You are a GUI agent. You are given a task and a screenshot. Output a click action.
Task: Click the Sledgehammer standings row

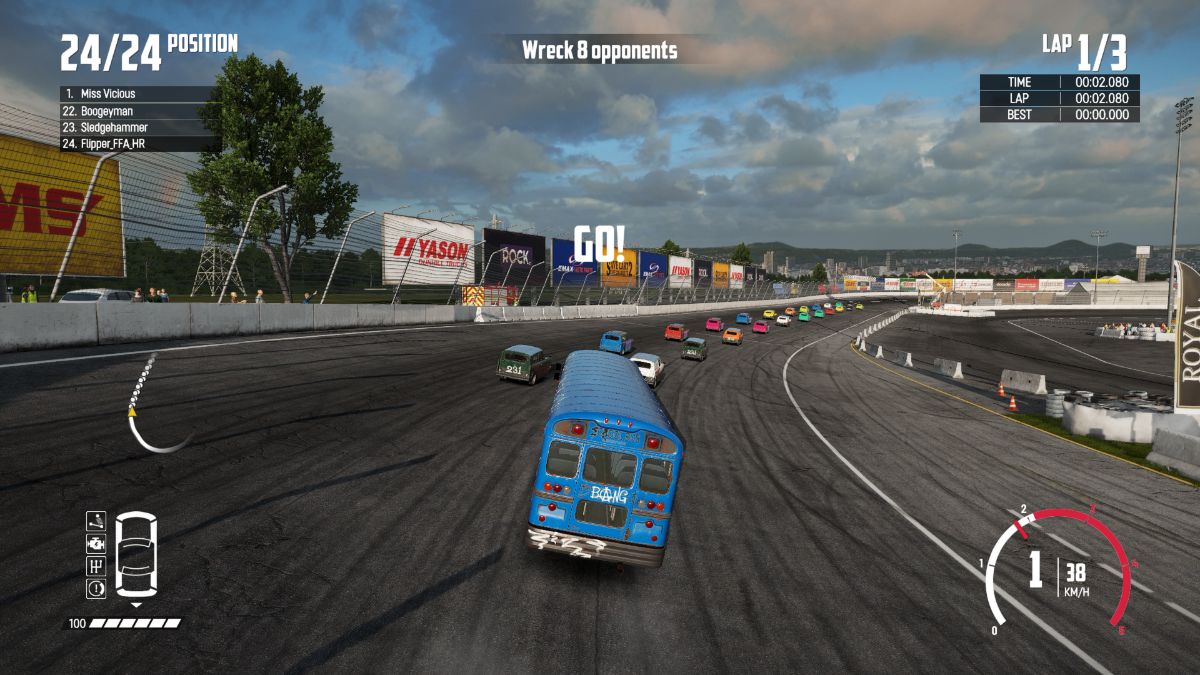point(137,128)
